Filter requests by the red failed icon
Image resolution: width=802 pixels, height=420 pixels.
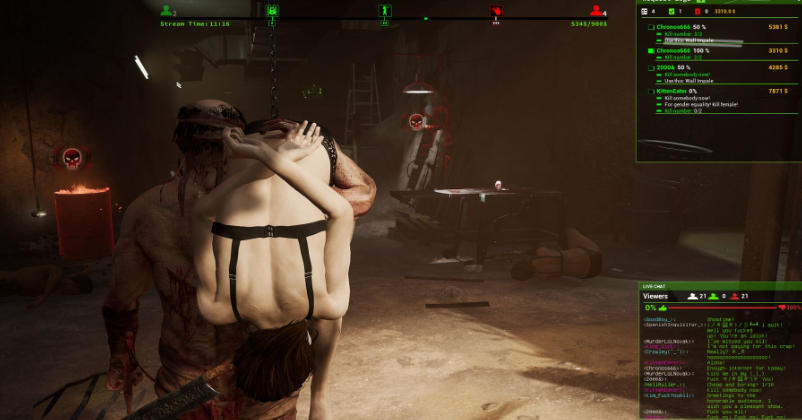[697, 11]
